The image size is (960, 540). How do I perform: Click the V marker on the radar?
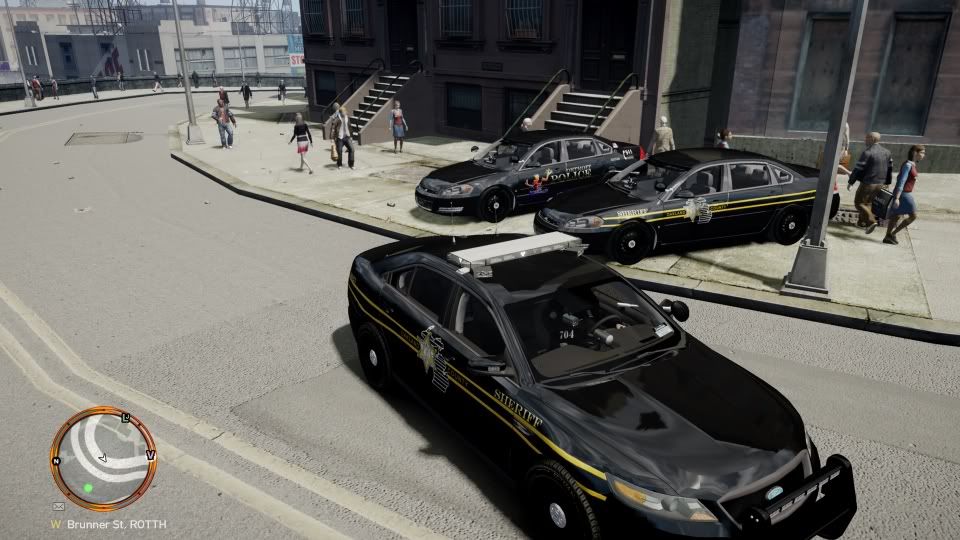point(150,454)
